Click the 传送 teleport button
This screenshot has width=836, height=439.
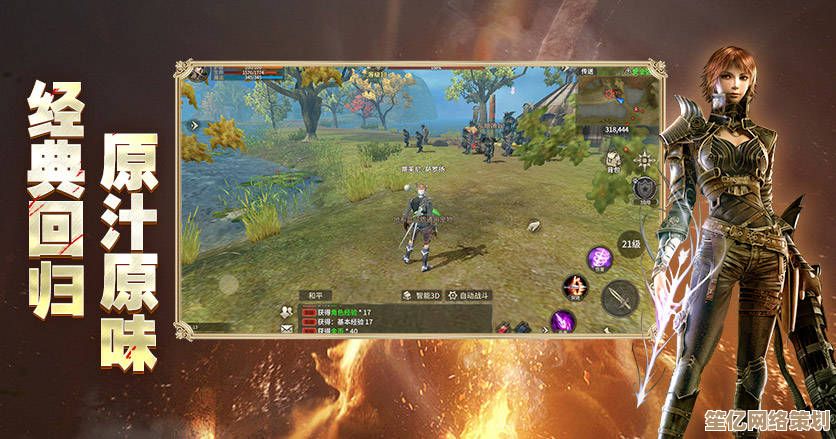(588, 72)
